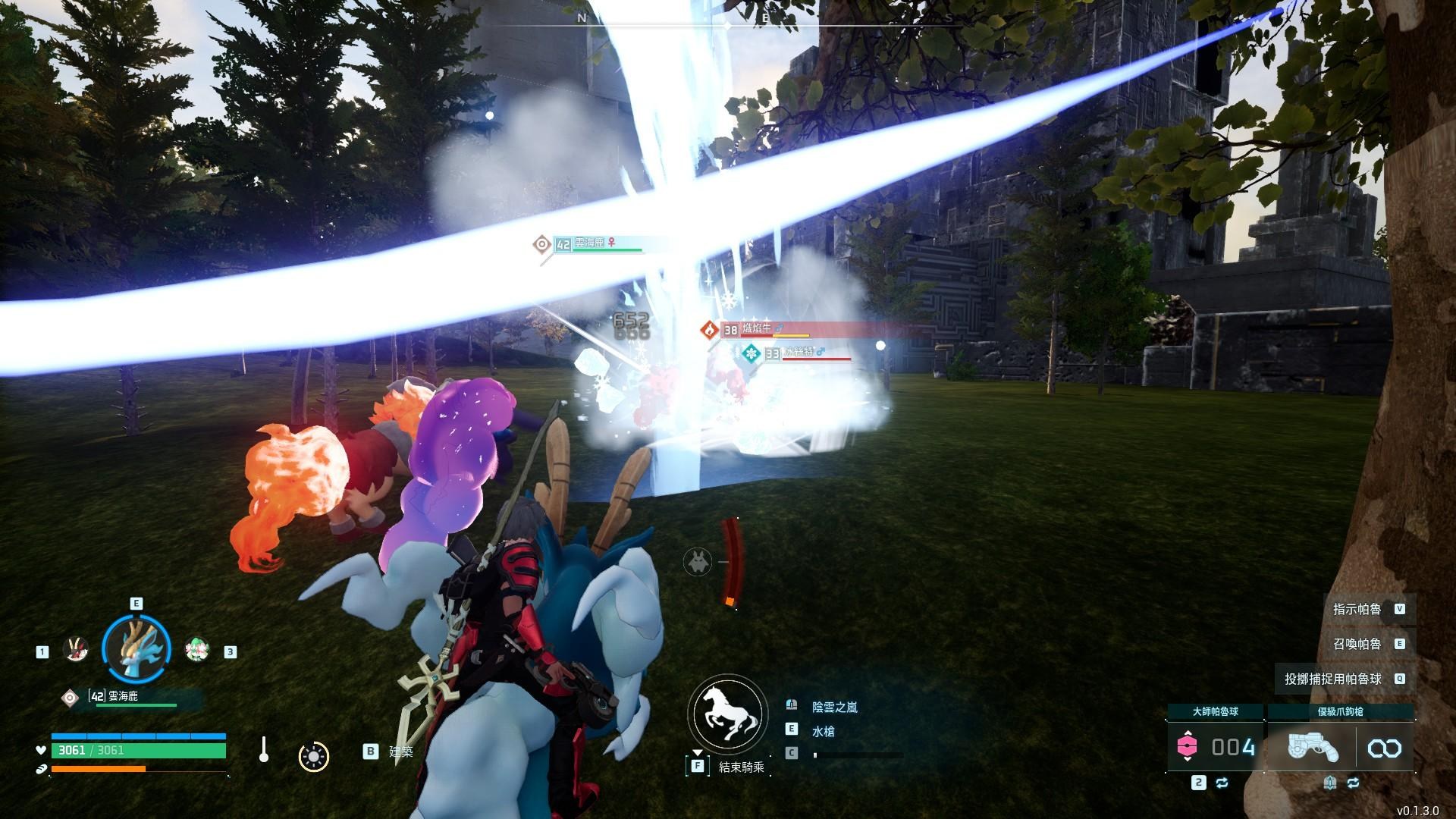Viewport: 1456px width, 819px height.
Task: Select the active Pal portrait 雲海鹿
Action: pos(137,648)
